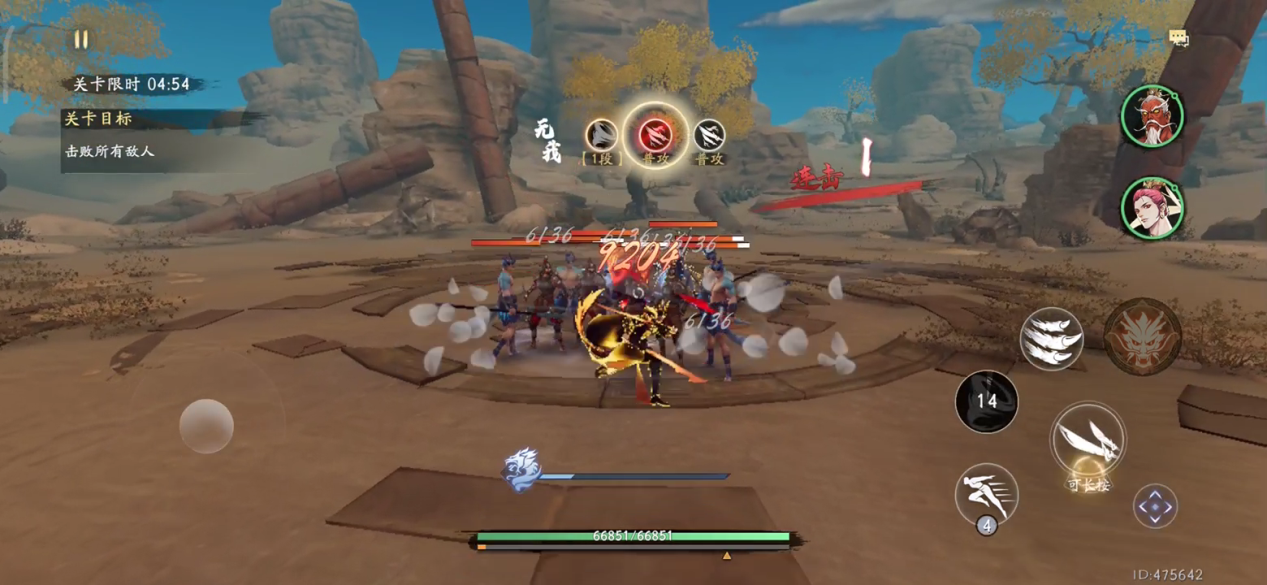Switch to the red-faced bearded character portrait
The image size is (1267, 585).
[1153, 116]
